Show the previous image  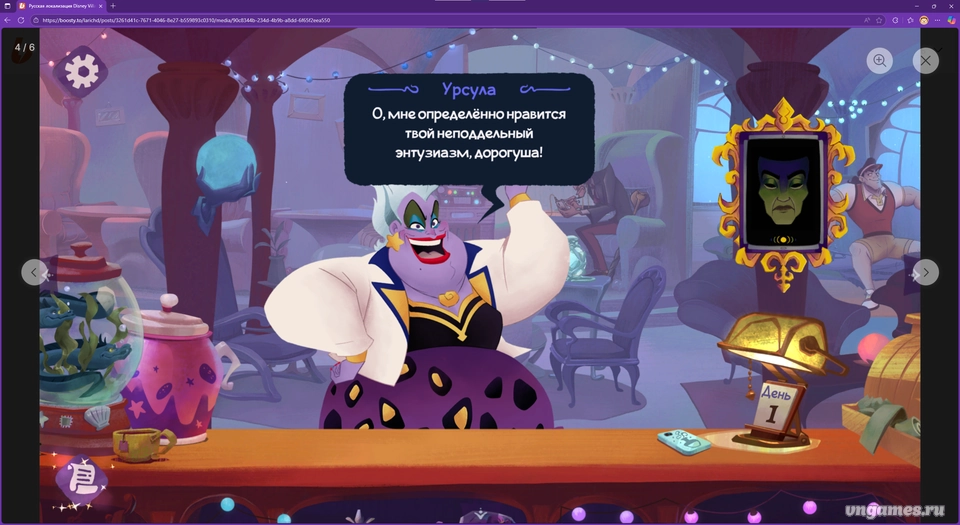[x=35, y=272]
